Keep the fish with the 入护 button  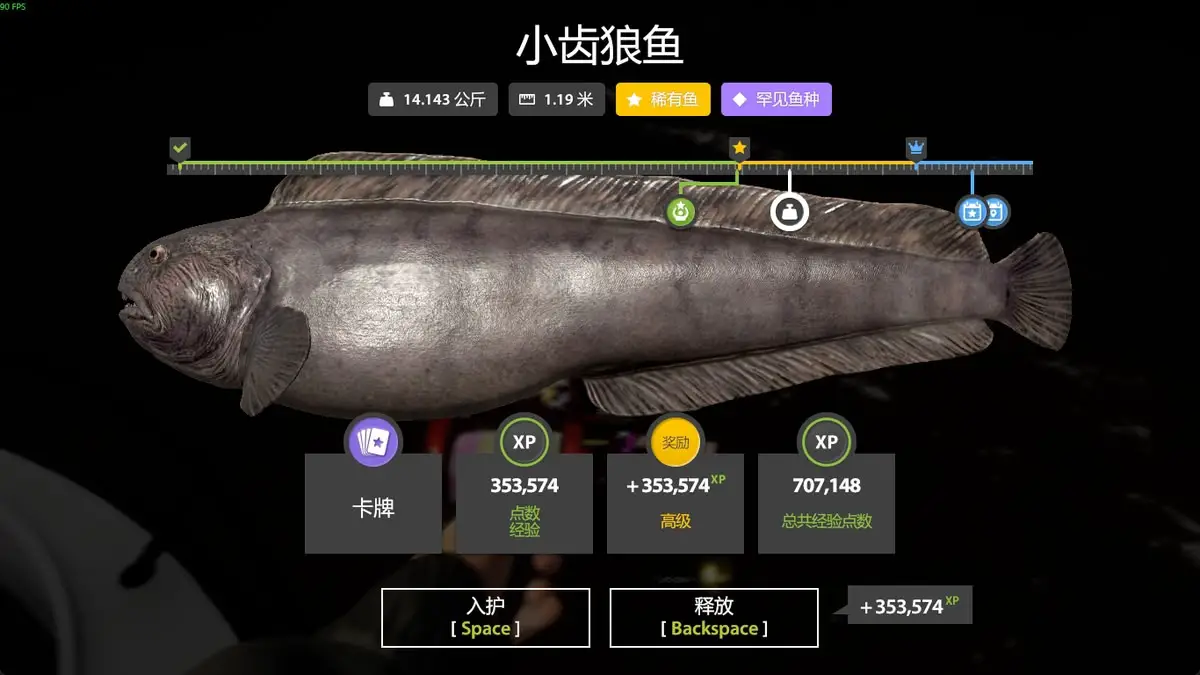[x=486, y=617]
